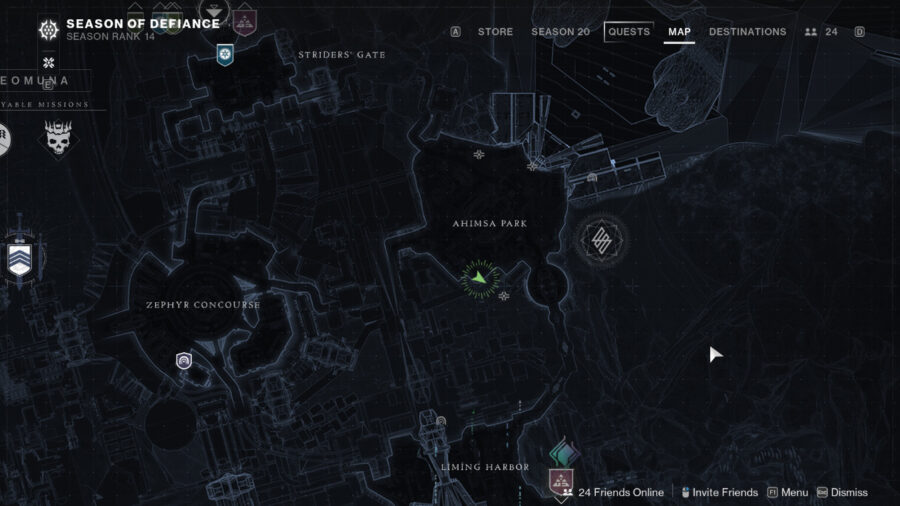Click the sword and chevron banner icon
Viewport: 900px width, 506px height.
(19, 257)
